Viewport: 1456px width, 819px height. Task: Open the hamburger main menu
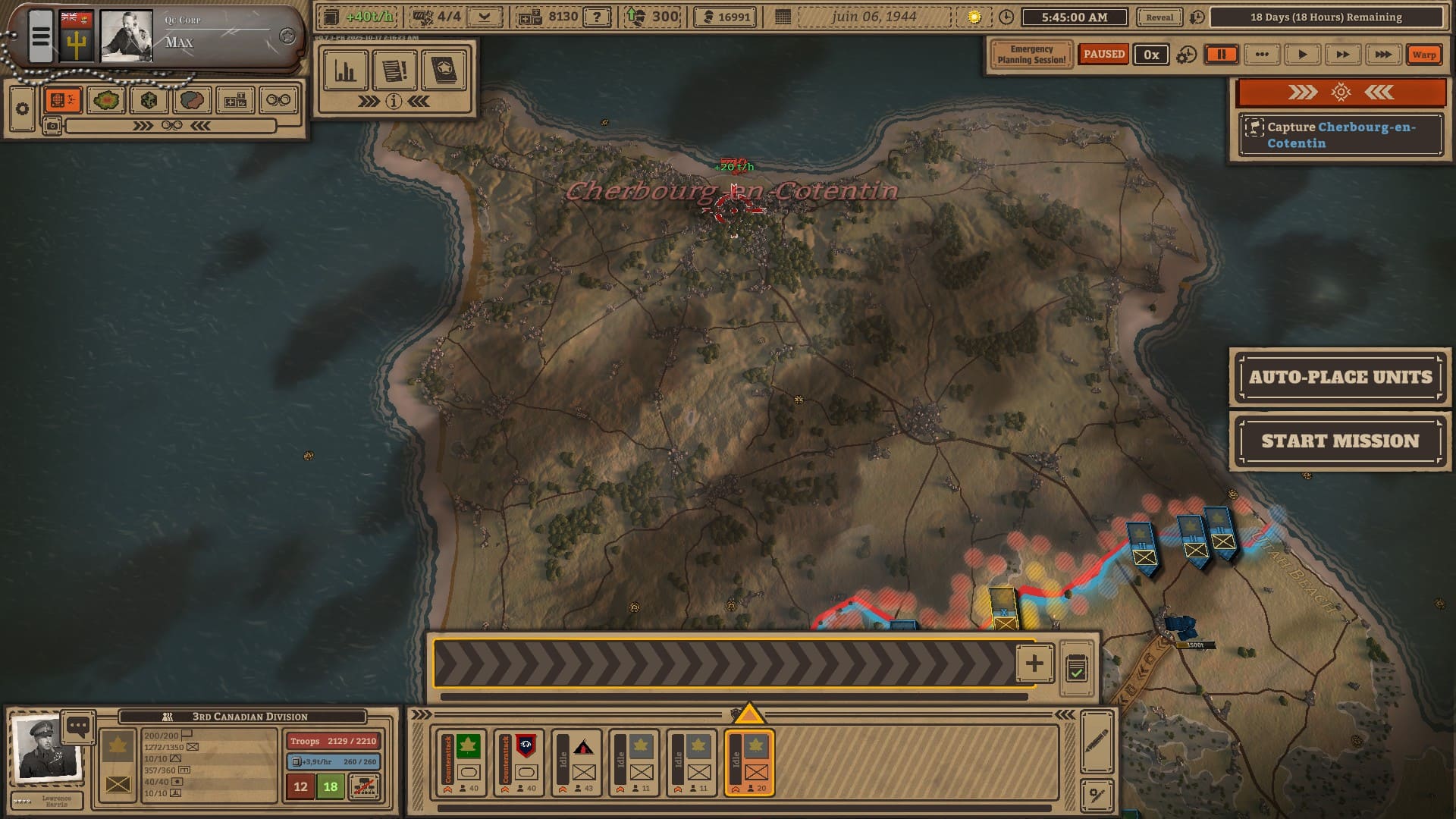tap(41, 36)
